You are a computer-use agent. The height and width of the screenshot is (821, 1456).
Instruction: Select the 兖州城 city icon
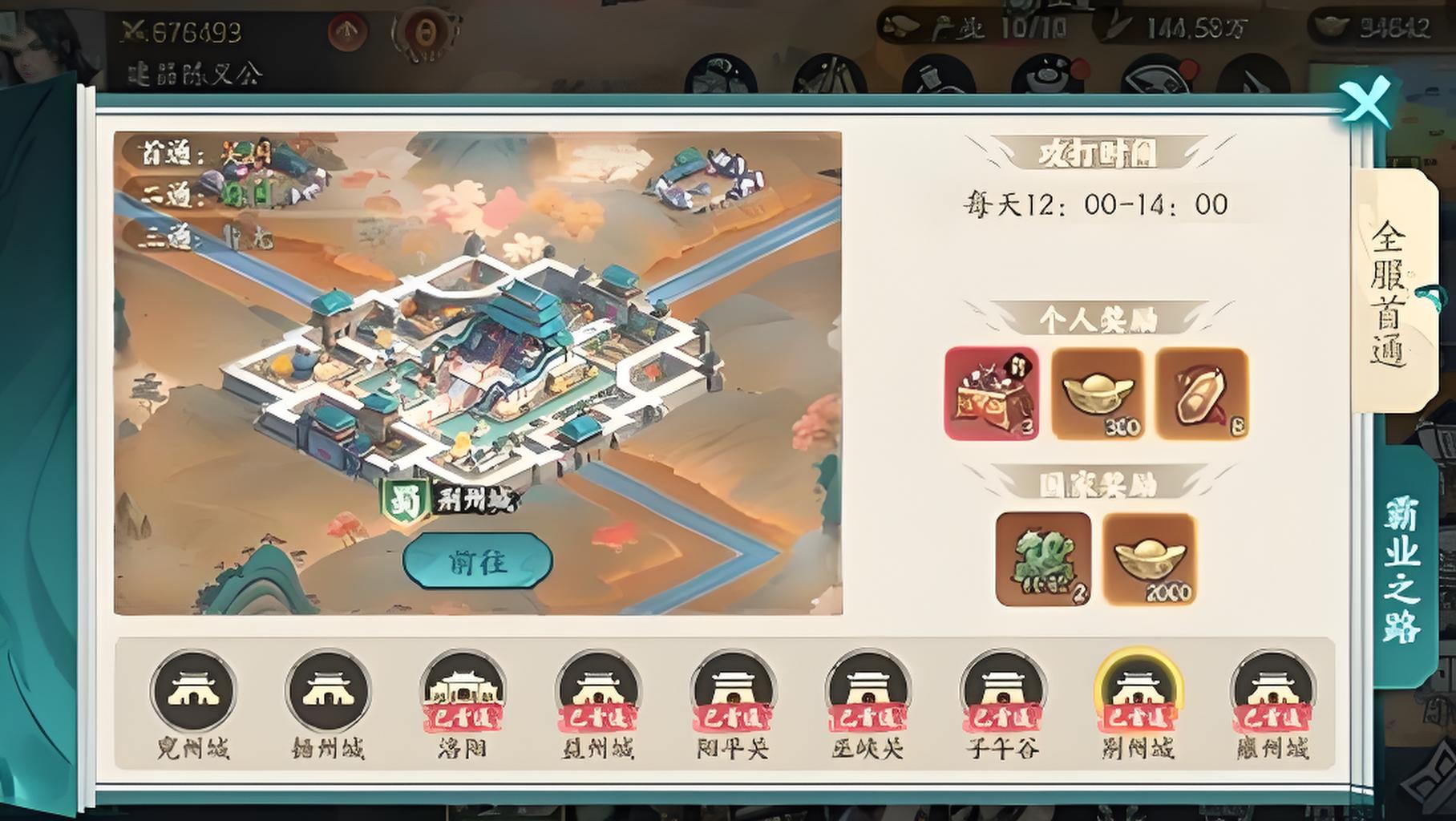click(x=192, y=692)
